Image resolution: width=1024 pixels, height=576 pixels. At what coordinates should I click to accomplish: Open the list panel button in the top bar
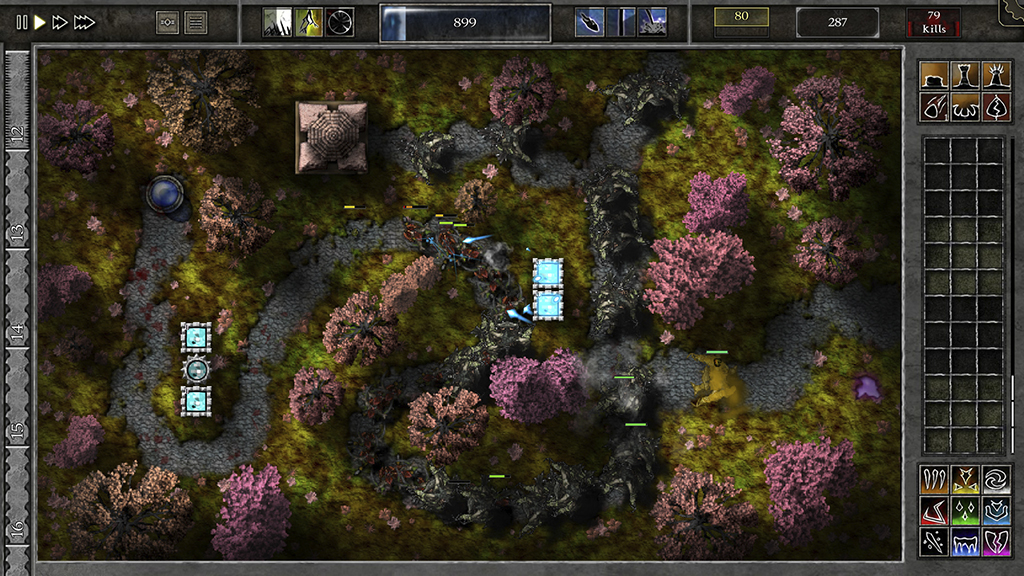point(196,22)
